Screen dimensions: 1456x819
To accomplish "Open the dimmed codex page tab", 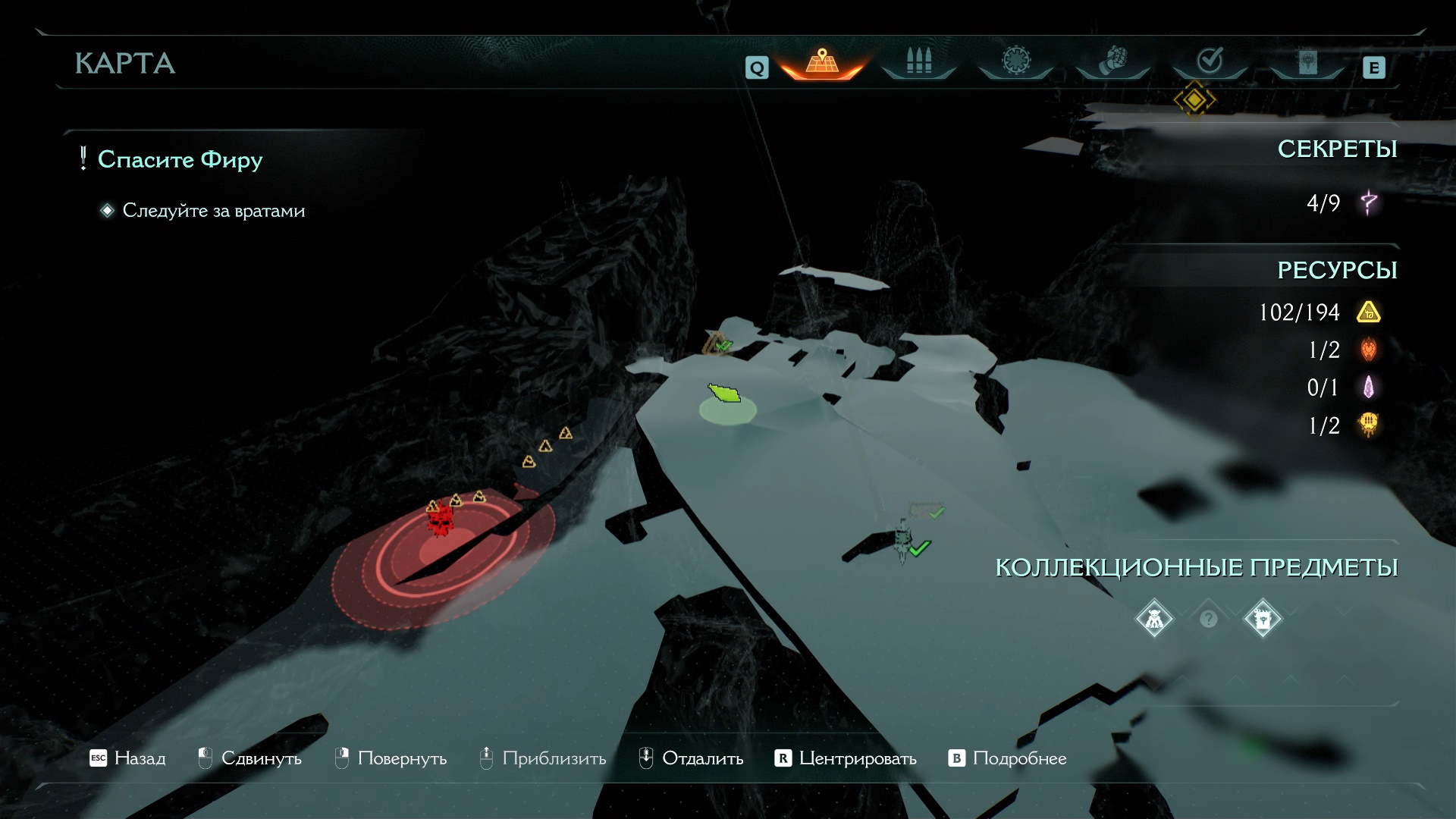I will (1307, 62).
